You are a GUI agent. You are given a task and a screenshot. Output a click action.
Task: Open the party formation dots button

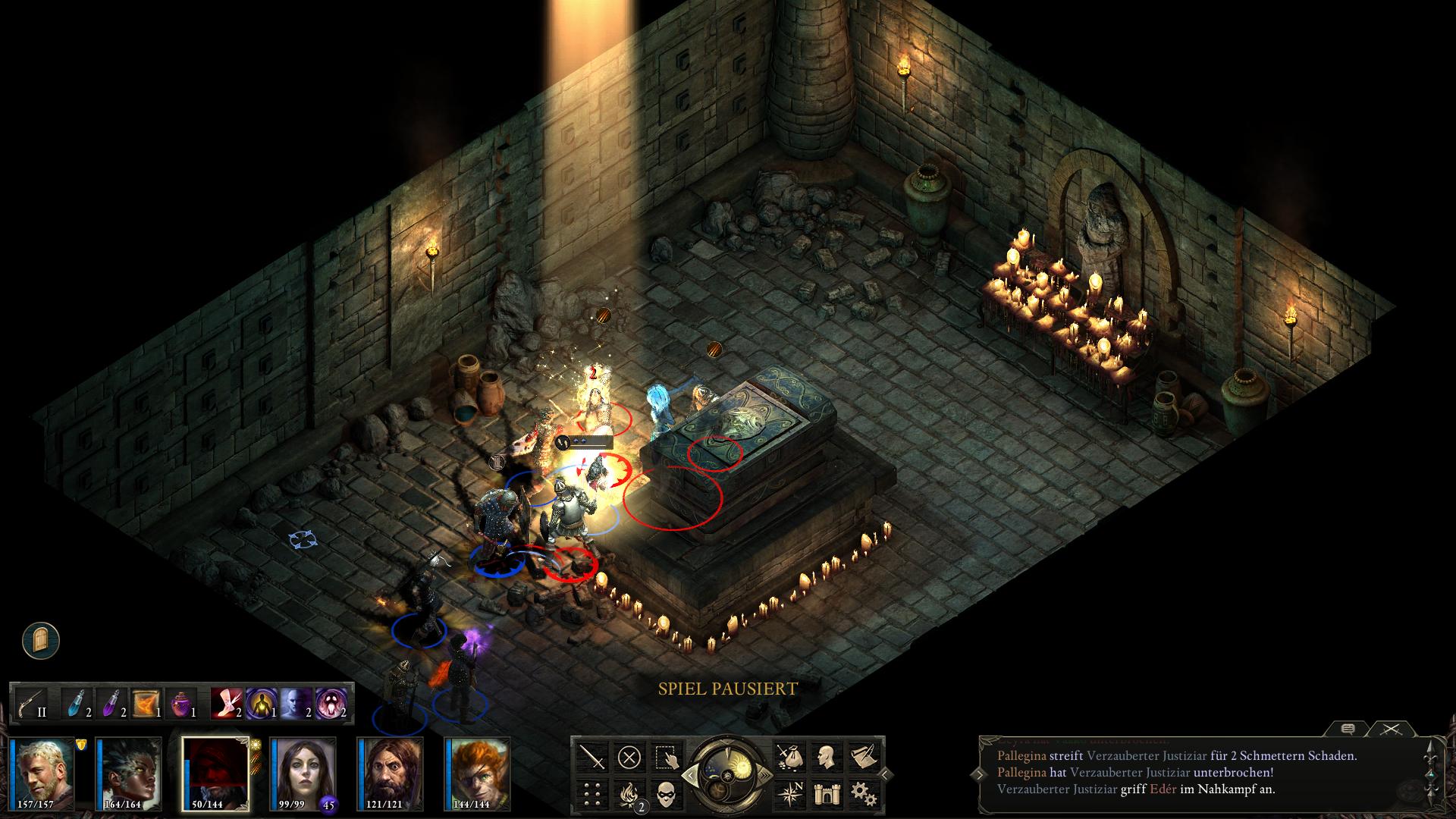coord(591,793)
